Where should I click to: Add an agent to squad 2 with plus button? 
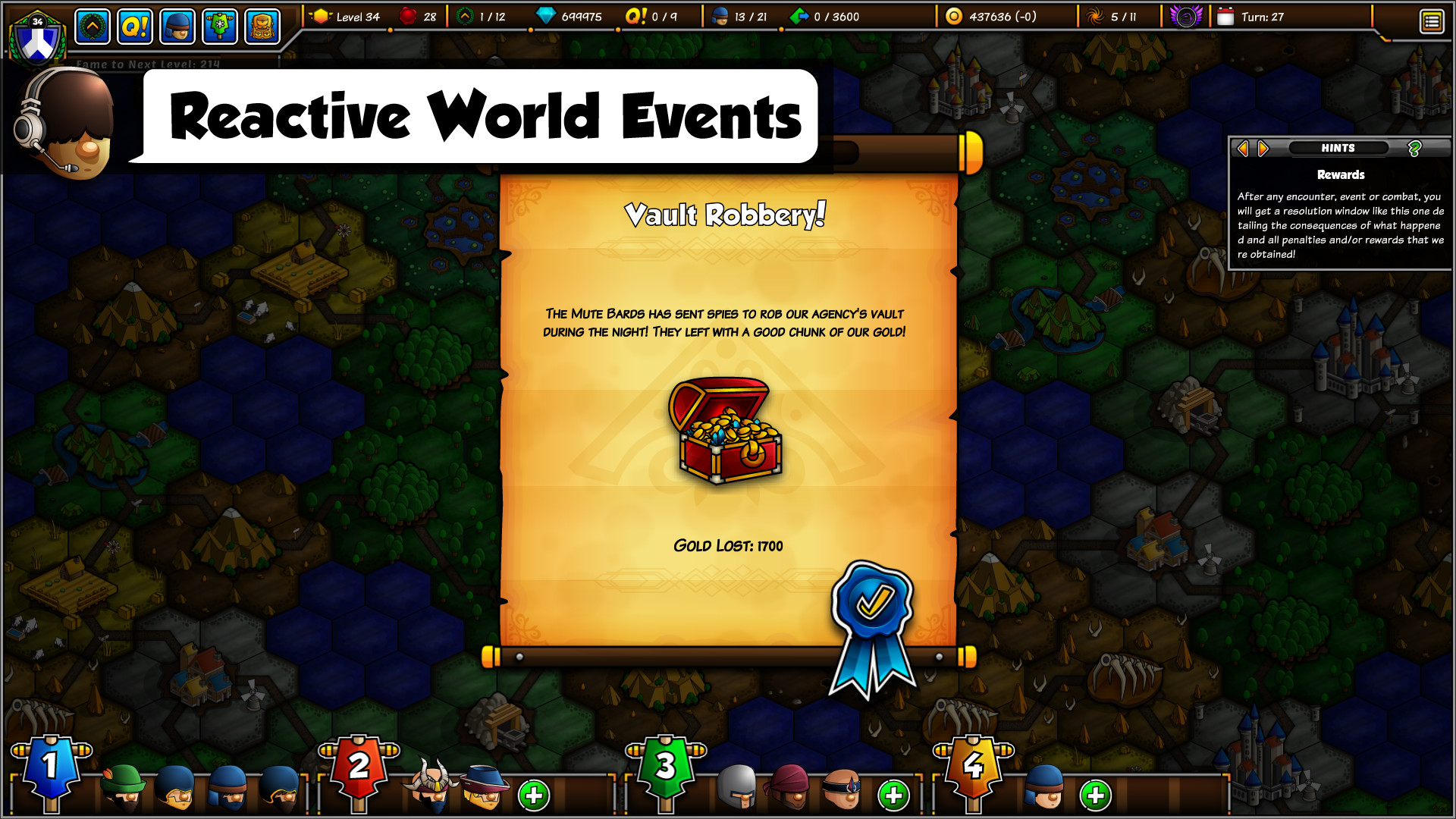pyautogui.click(x=533, y=796)
